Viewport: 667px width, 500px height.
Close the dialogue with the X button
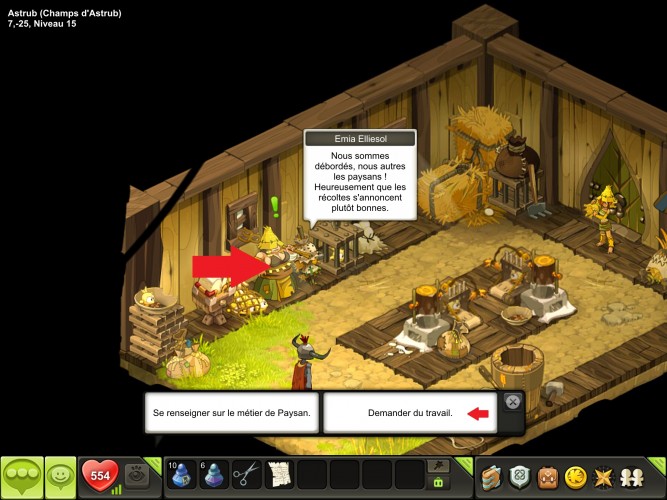(512, 402)
